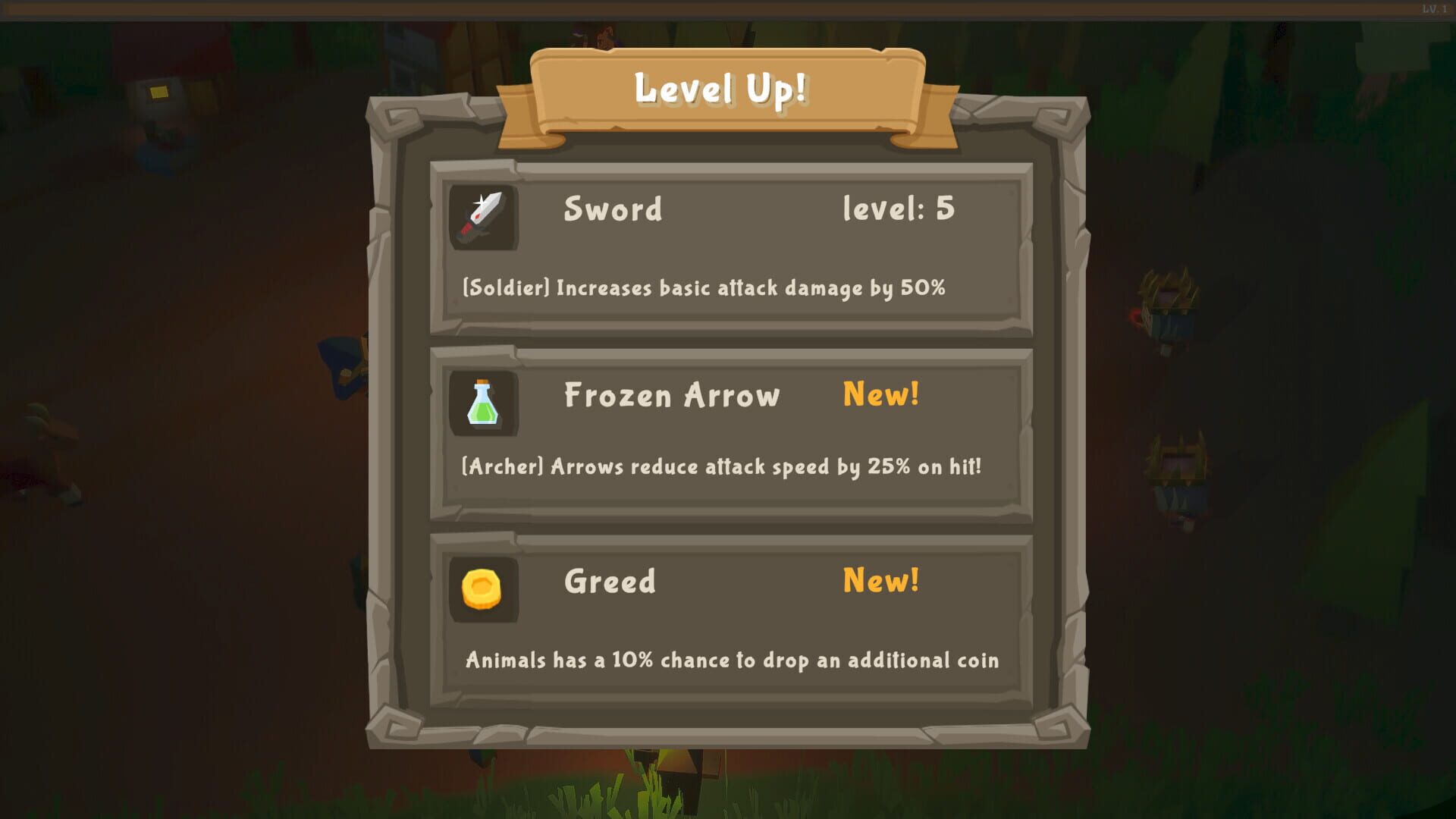Click the level: 5 text on Sword card
1456x819 pixels.
click(899, 210)
